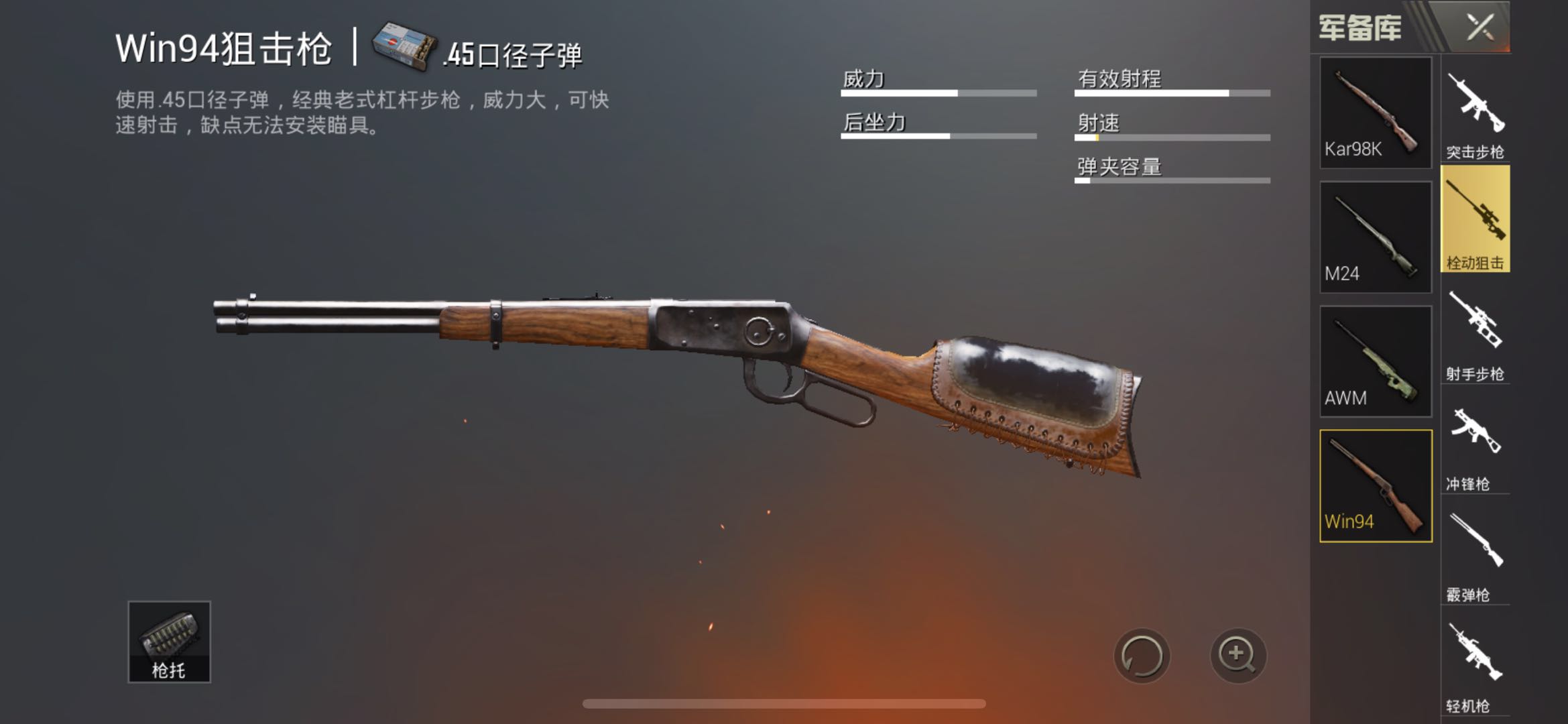The image size is (1568, 724).
Task: Close the armory screen
Action: click(1480, 27)
